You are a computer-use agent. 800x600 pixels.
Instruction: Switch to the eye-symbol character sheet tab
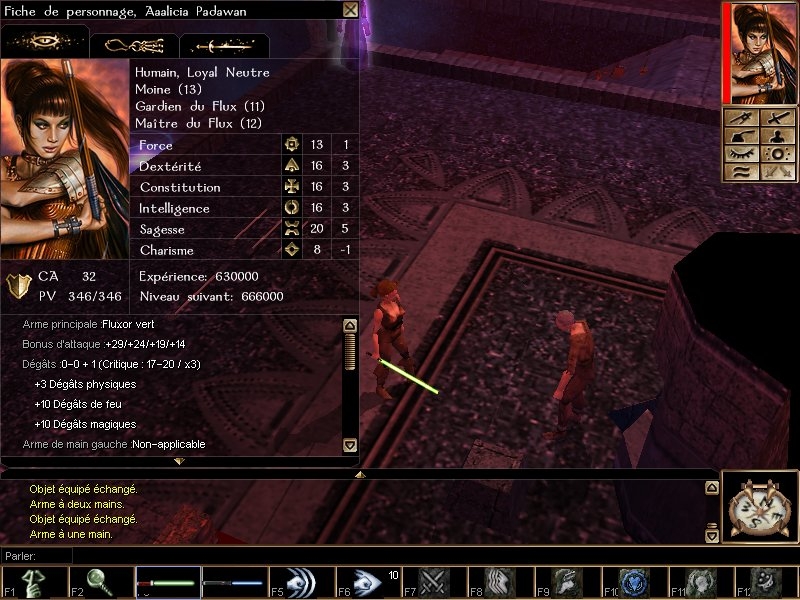pos(45,44)
